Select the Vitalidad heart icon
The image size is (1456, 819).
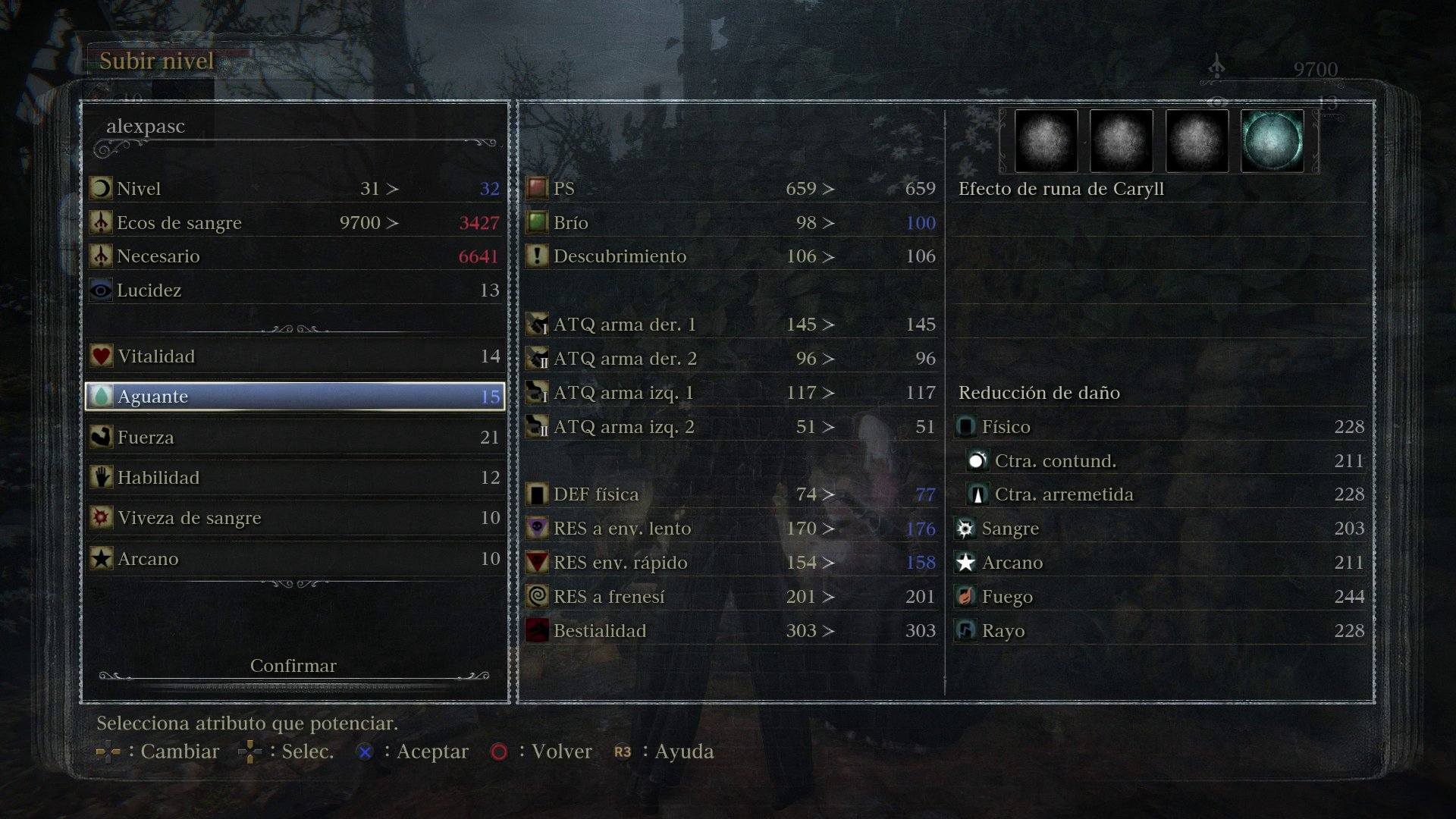coord(101,356)
